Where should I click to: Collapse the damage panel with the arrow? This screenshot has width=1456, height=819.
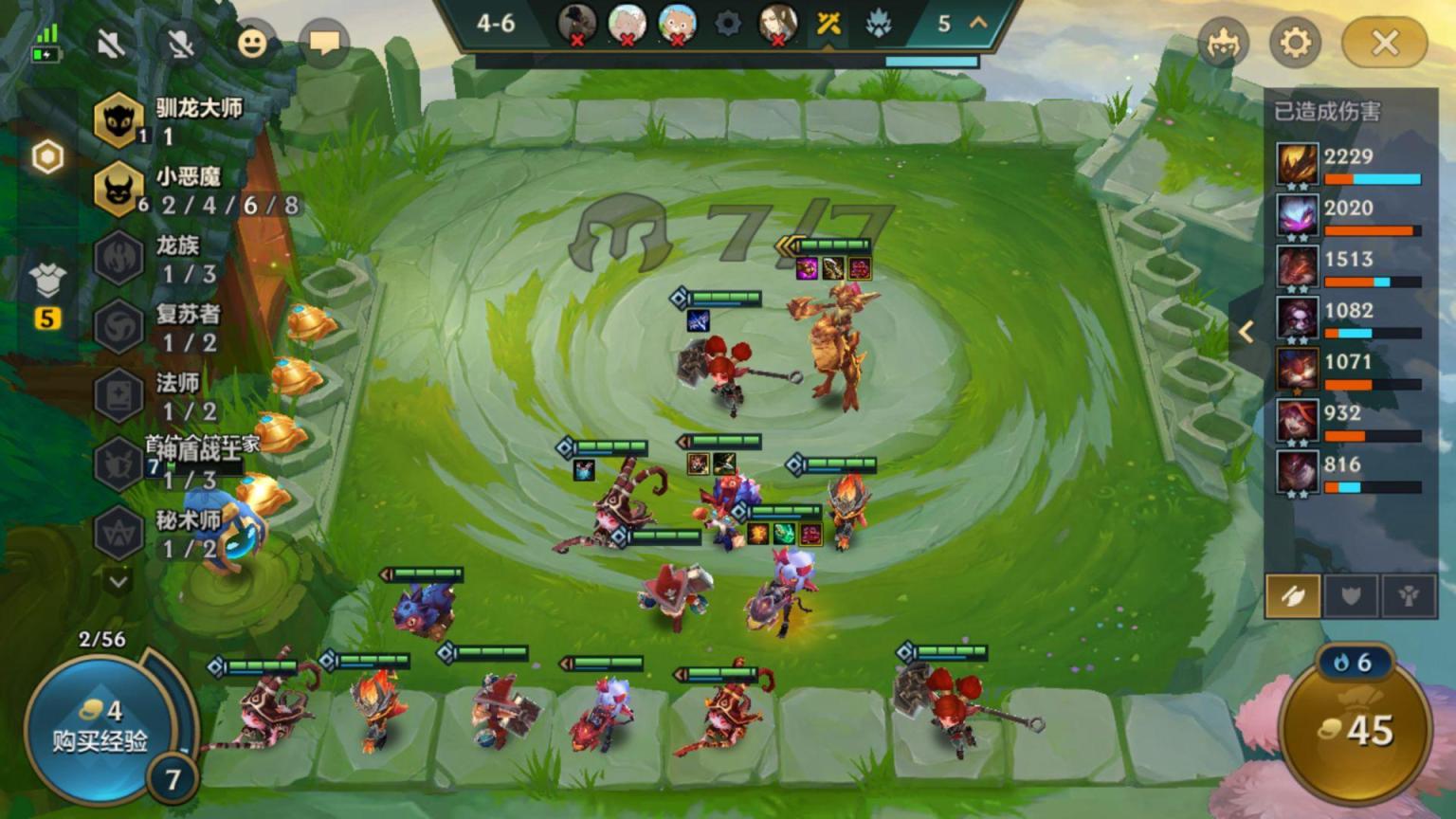(1247, 331)
